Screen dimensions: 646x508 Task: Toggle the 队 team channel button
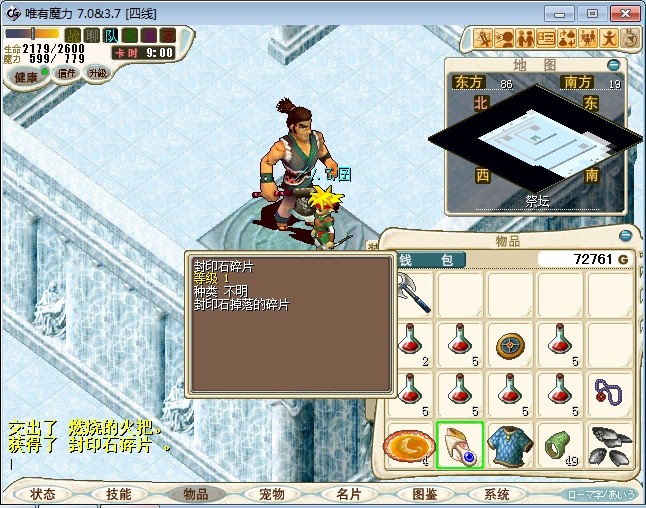(x=109, y=36)
